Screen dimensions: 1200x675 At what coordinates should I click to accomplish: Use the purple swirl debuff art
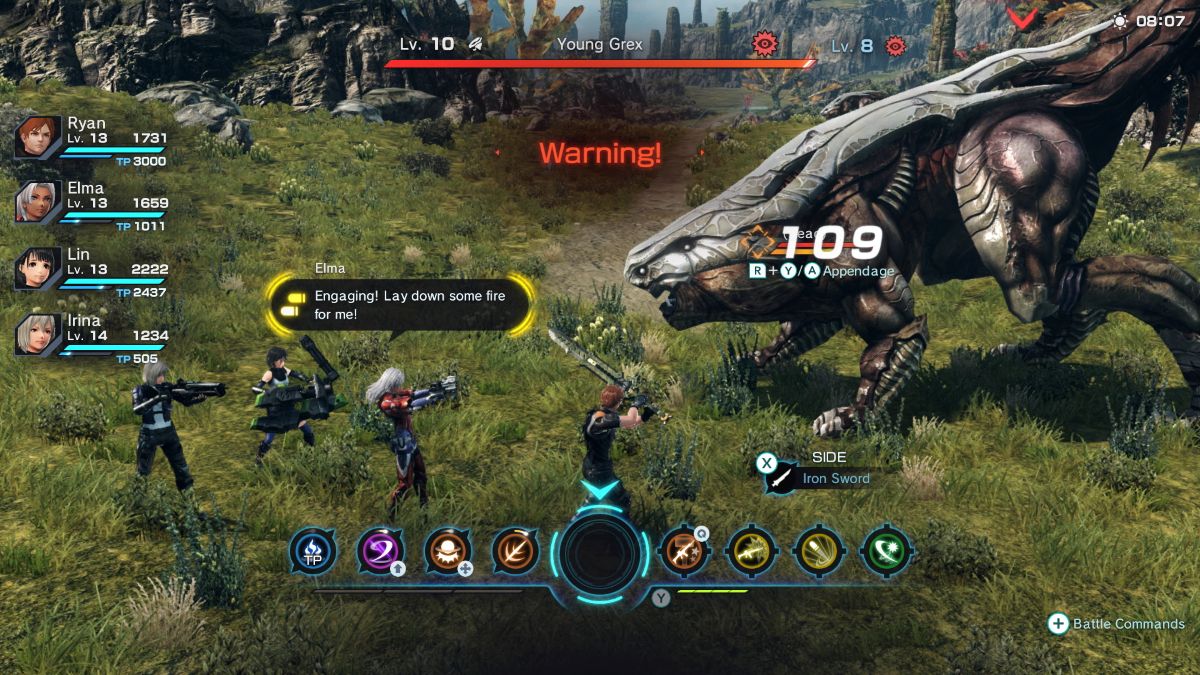pos(381,551)
